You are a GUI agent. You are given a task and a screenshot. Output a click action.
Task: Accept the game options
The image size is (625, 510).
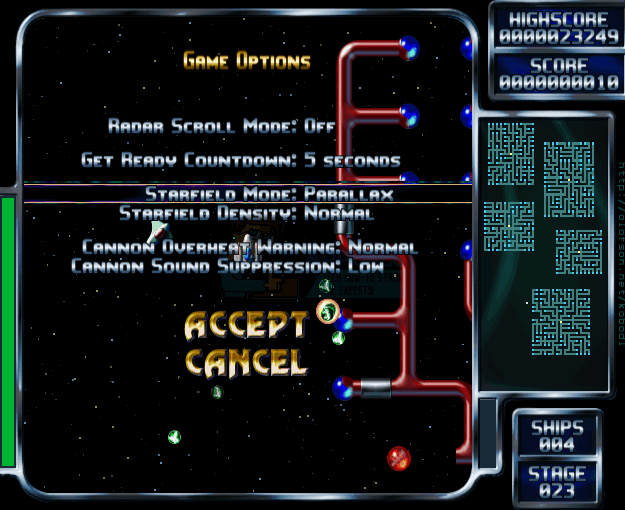[x=246, y=325]
